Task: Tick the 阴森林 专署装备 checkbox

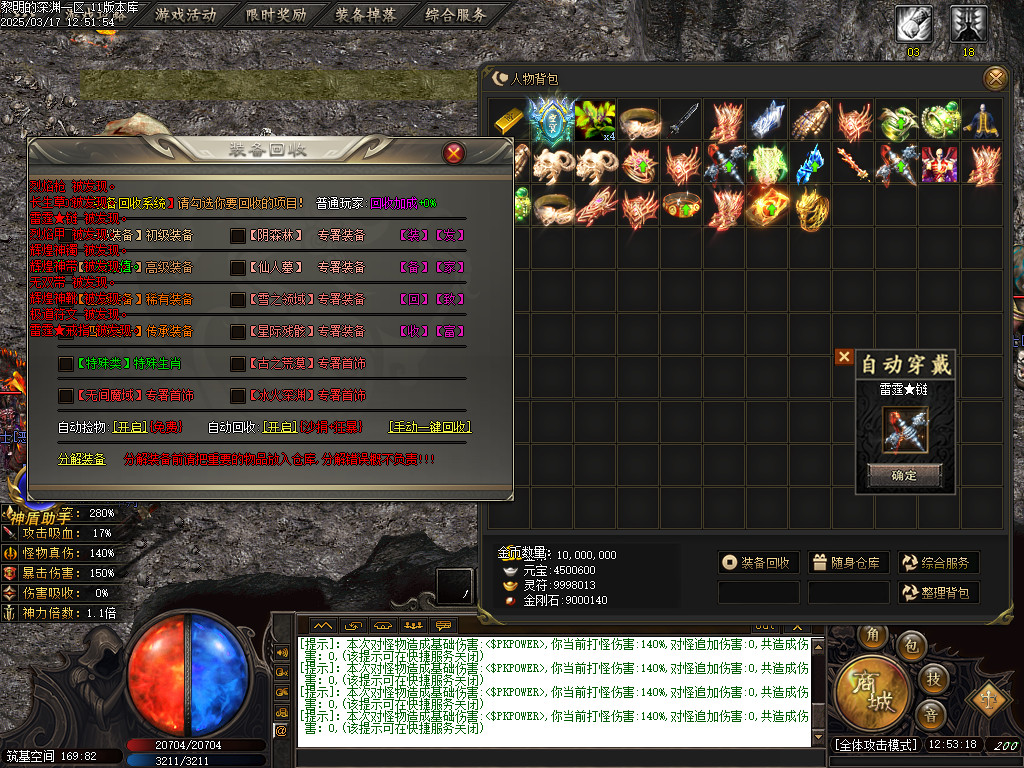Action: pyautogui.click(x=238, y=236)
